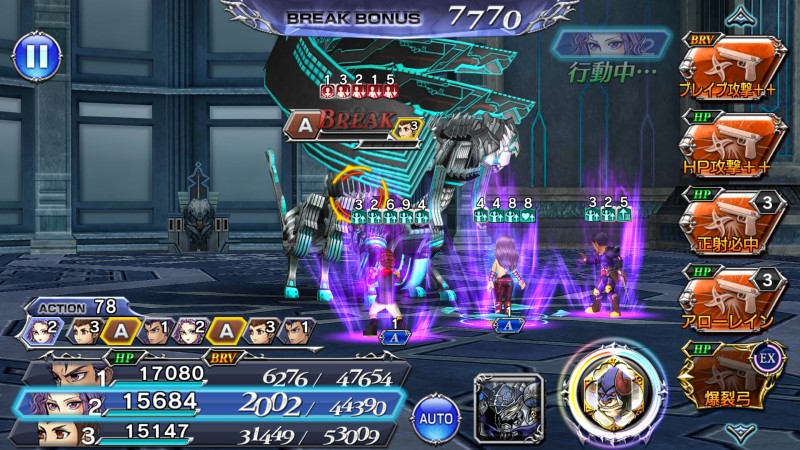The width and height of the screenshot is (800, 450).
Task: Click the up arrow above the command list
Action: coord(741,14)
